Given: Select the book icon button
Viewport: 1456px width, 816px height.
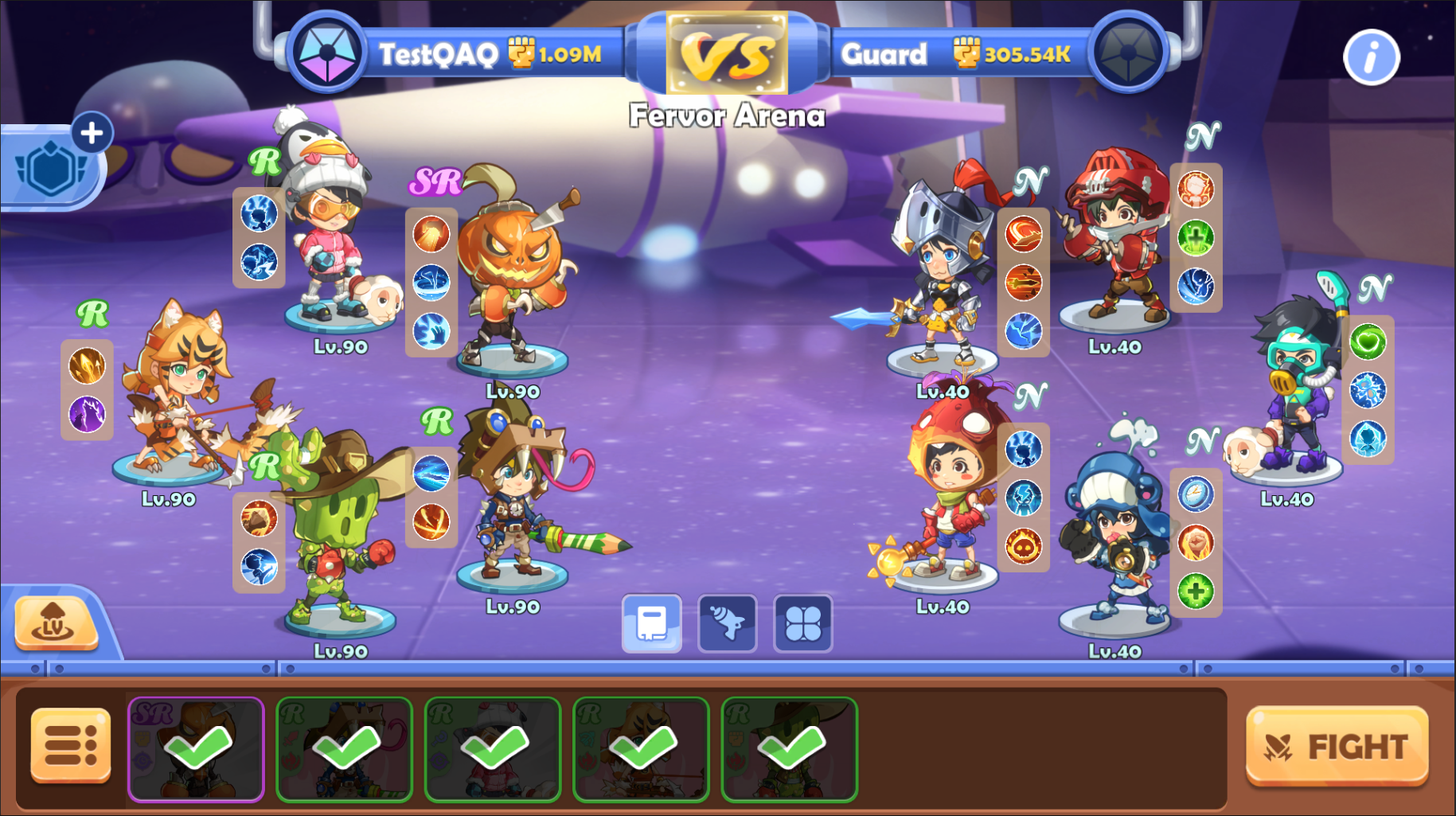Looking at the screenshot, I should click(651, 623).
